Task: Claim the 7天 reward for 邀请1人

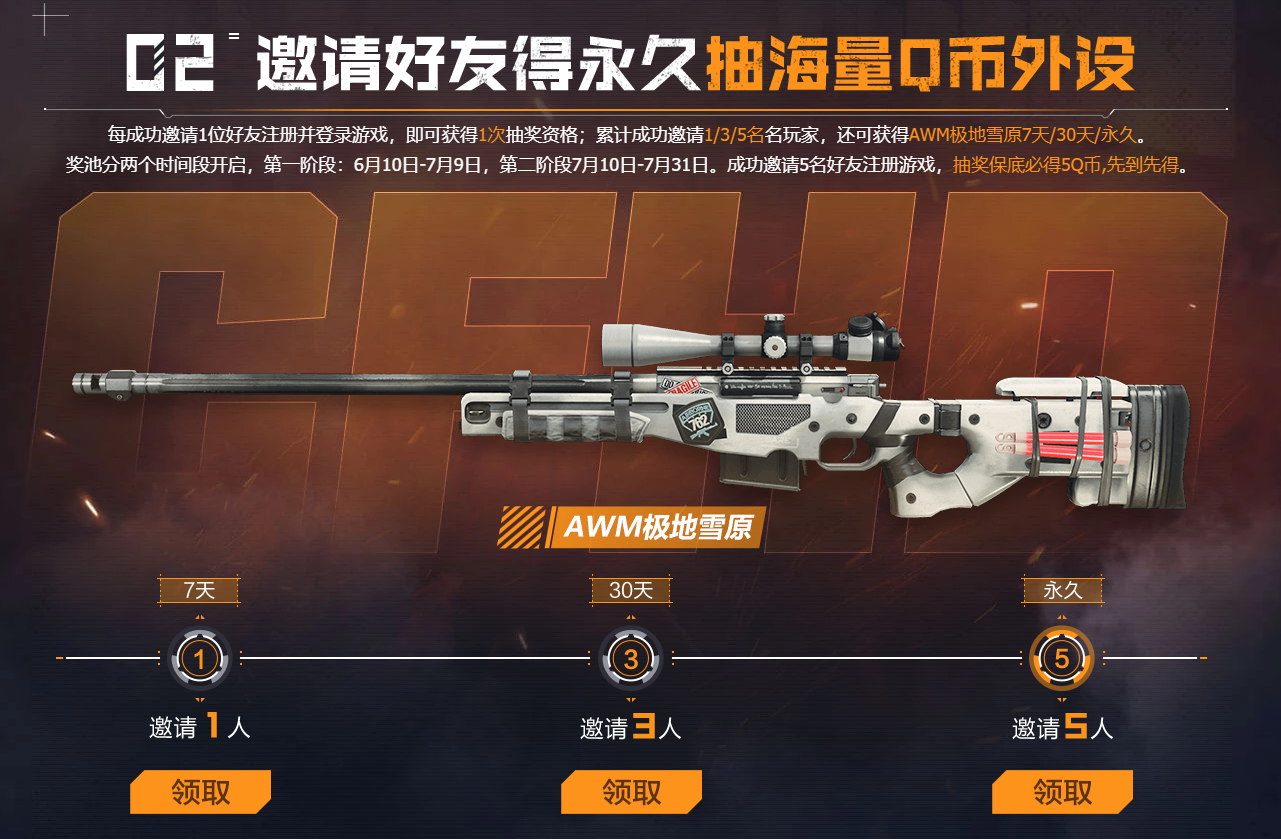Action: (200, 792)
